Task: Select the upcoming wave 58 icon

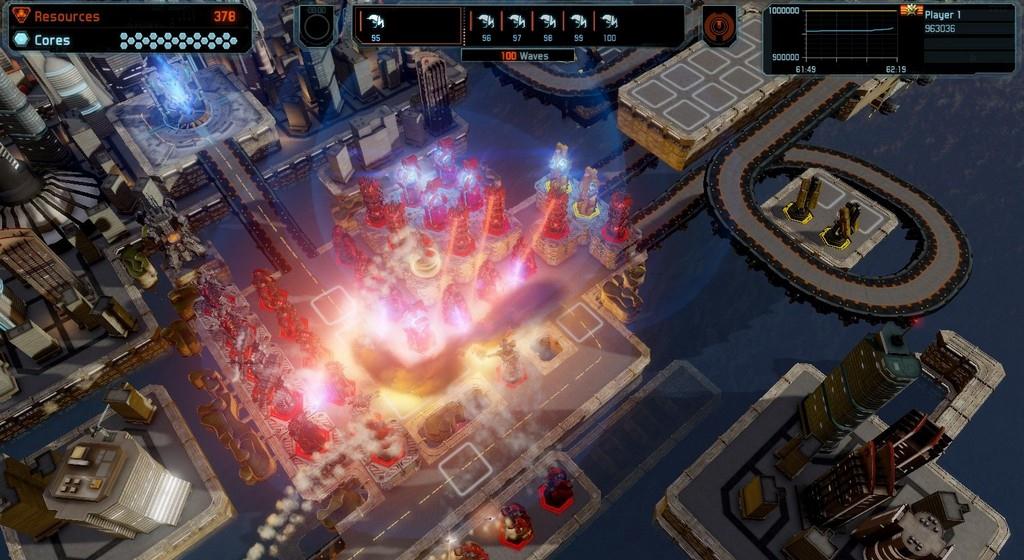Action: (548, 23)
